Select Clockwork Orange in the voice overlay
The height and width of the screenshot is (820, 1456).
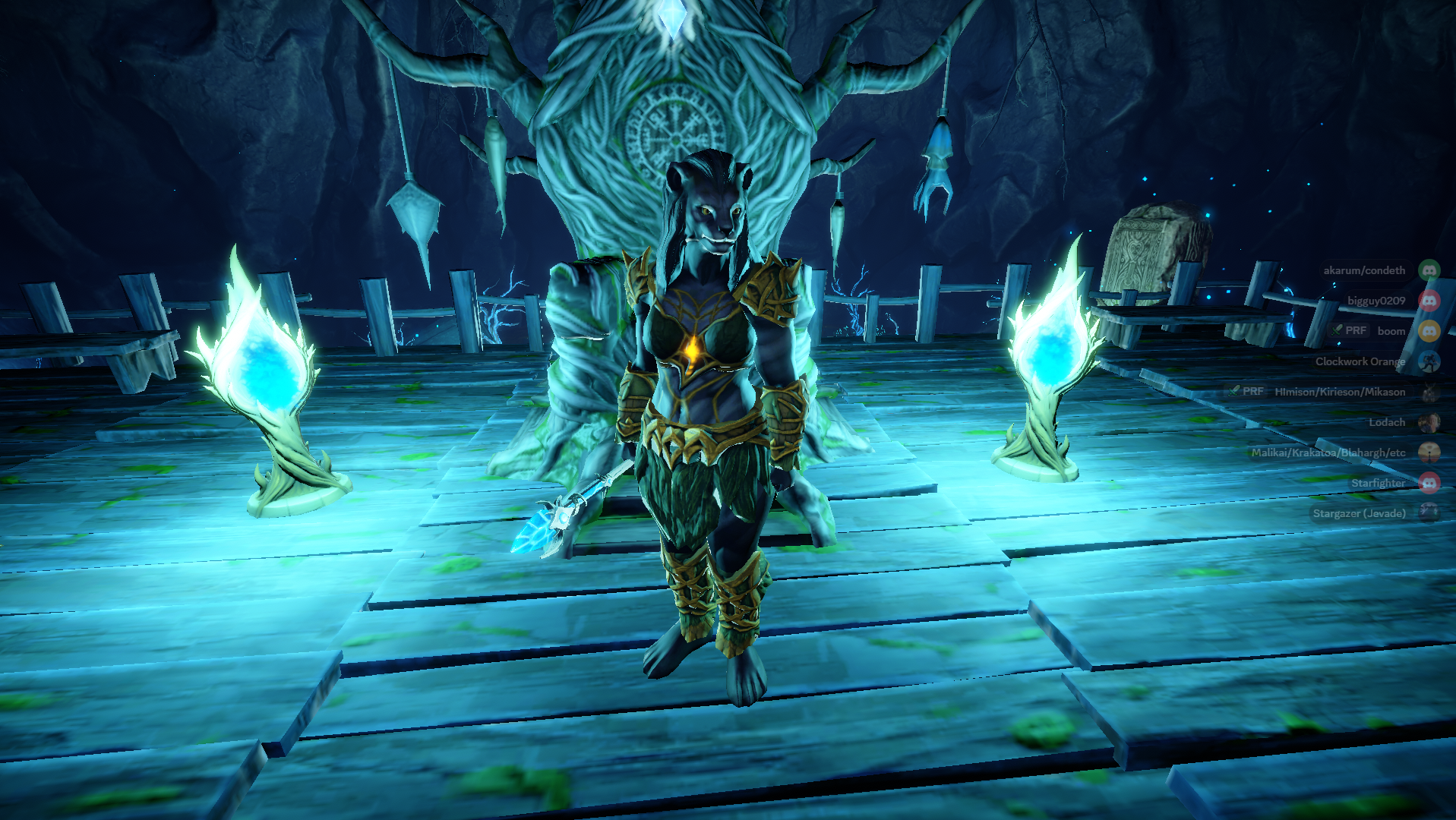pyautogui.click(x=1360, y=361)
